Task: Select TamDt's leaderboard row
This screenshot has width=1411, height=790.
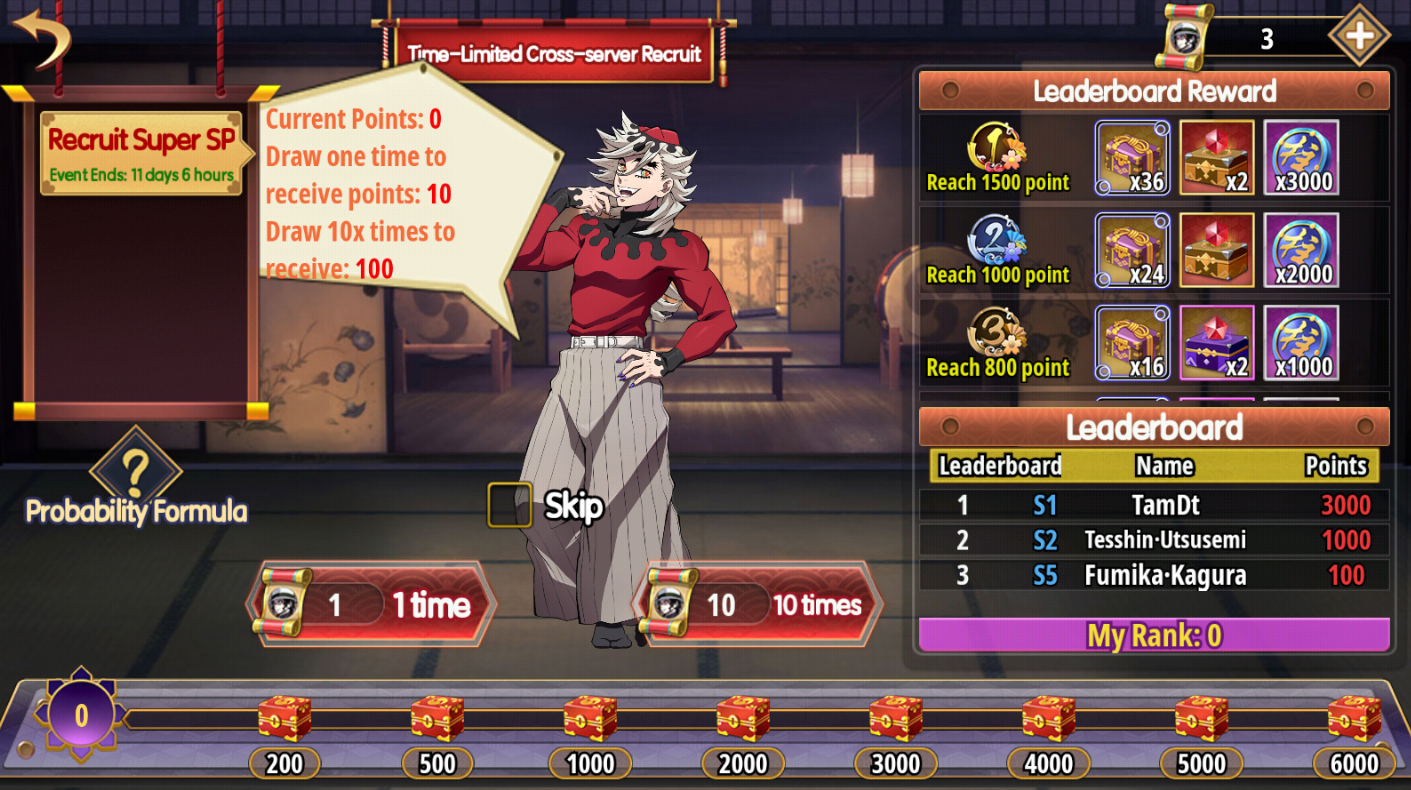Action: click(1154, 504)
